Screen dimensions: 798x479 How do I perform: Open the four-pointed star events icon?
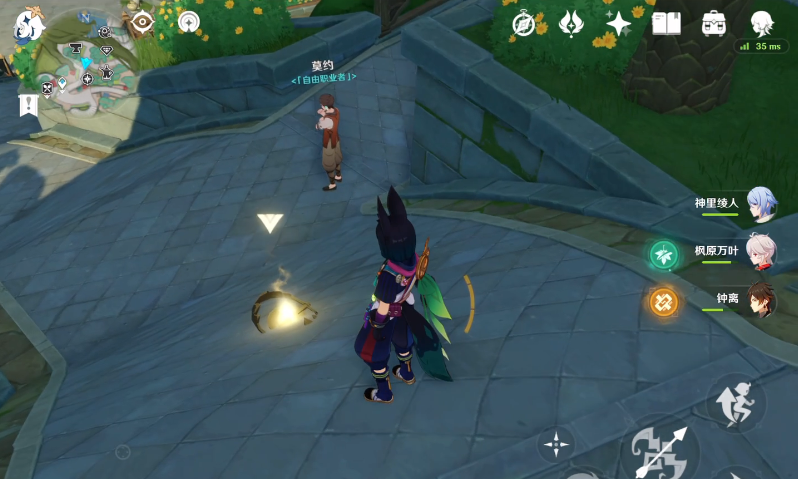coord(619,23)
